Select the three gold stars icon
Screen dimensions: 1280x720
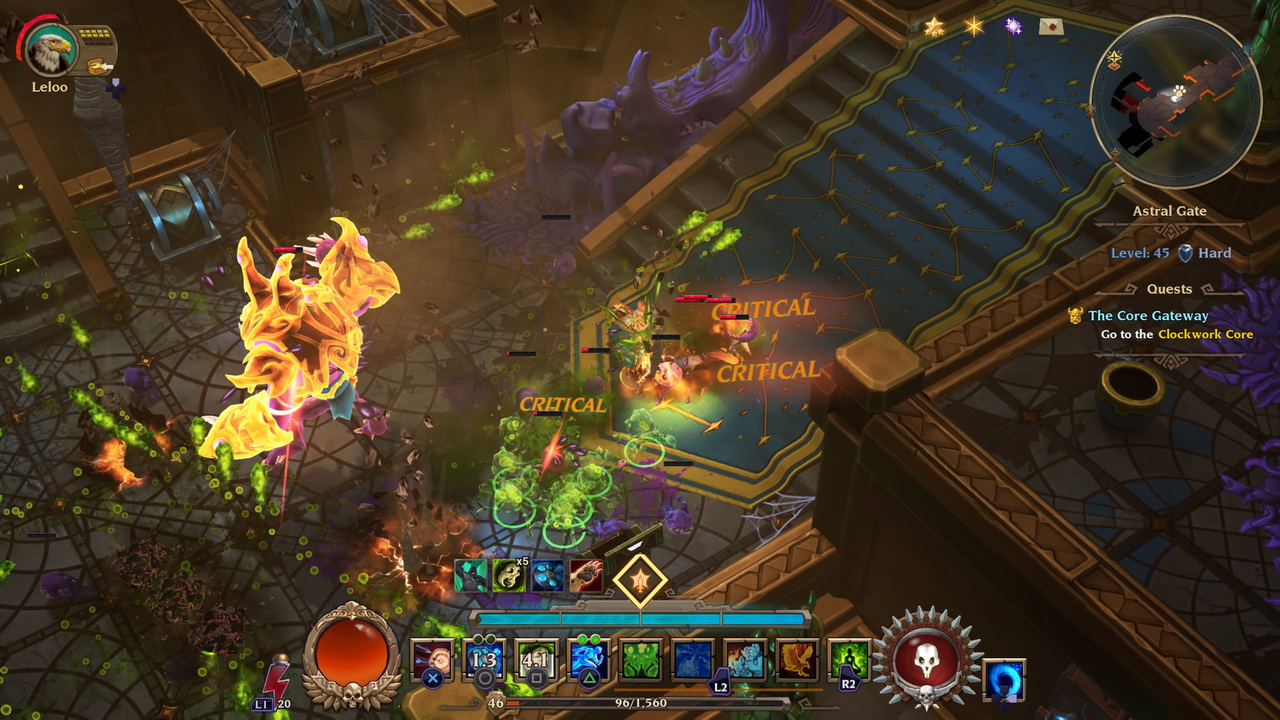tap(934, 27)
